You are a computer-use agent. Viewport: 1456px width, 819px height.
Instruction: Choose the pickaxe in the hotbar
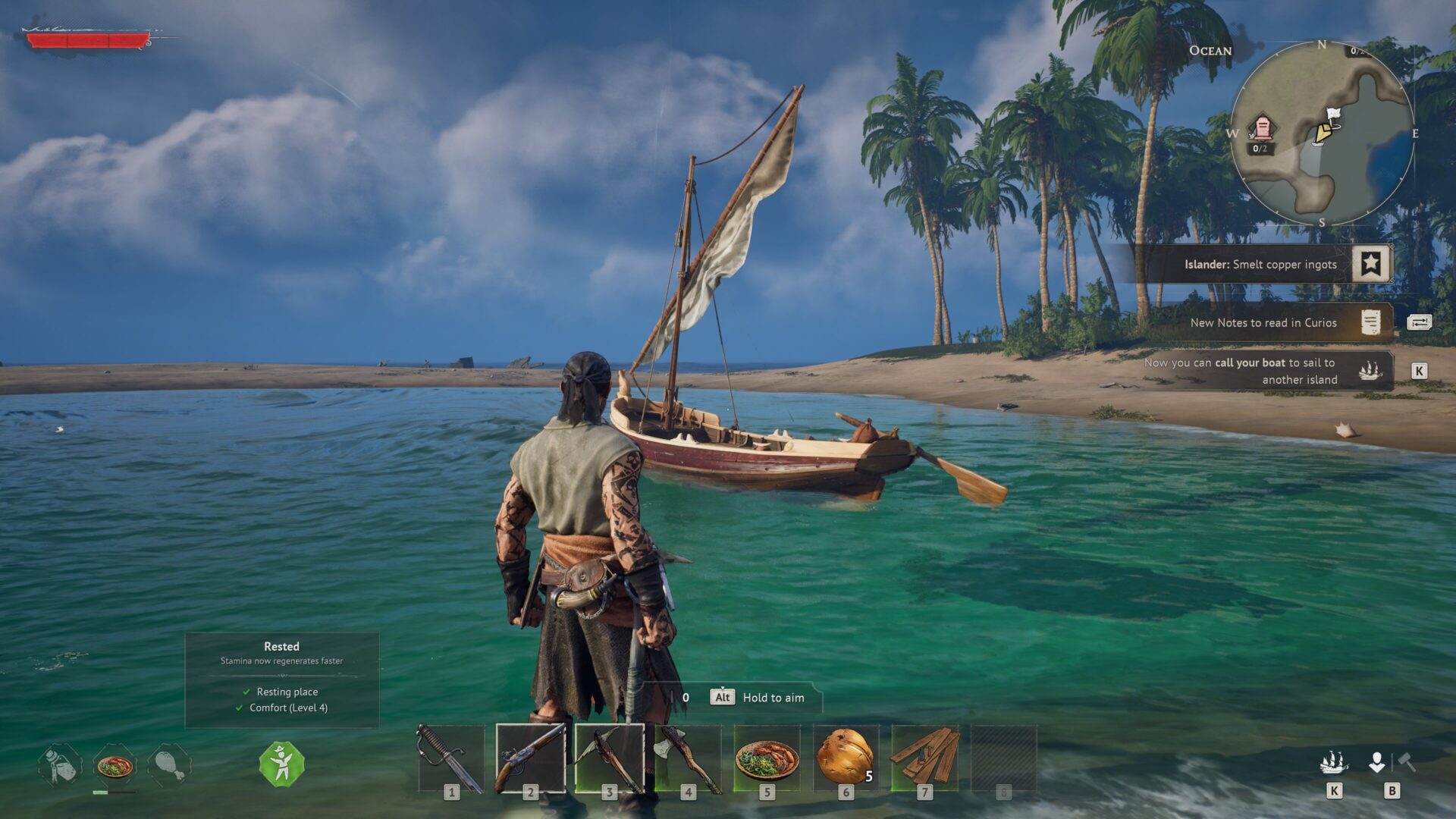point(609,758)
